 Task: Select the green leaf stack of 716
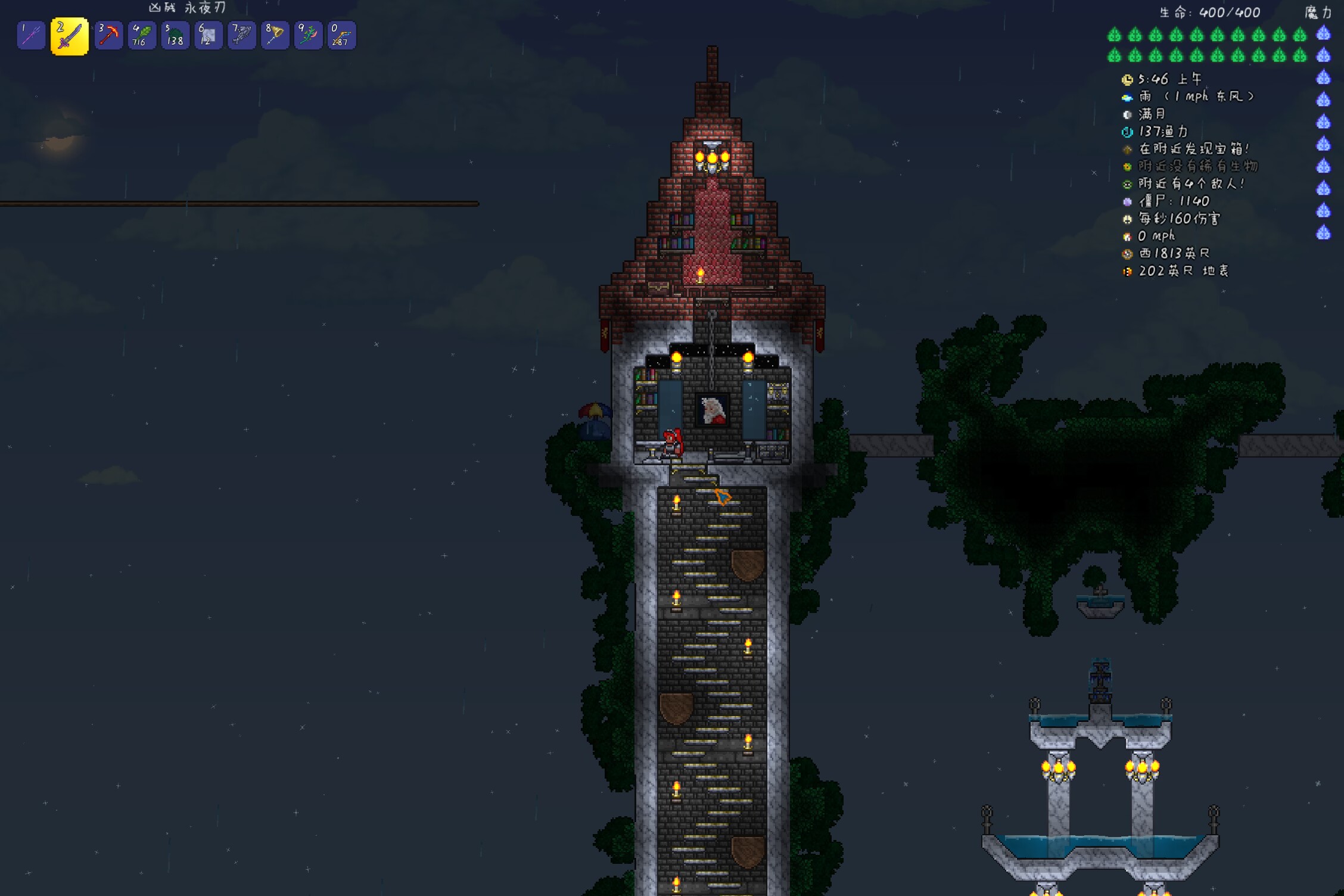142,36
